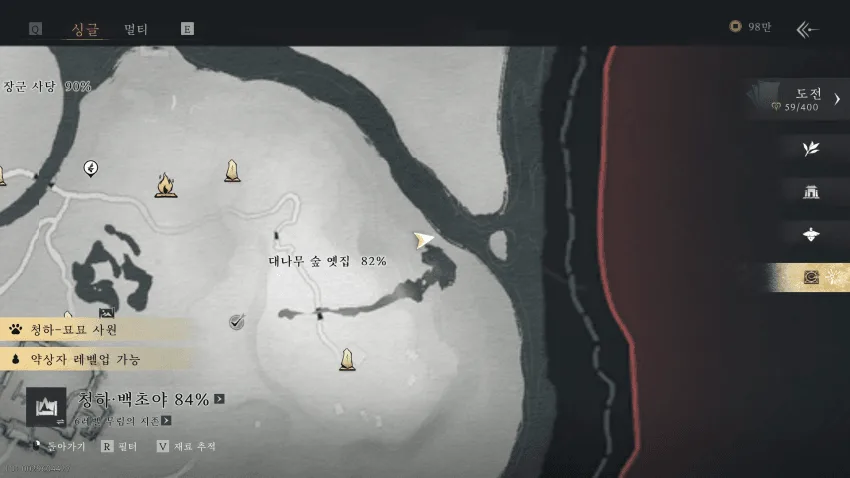
Task: Expand the 청하·백초야 84% region details
Action: click(219, 399)
